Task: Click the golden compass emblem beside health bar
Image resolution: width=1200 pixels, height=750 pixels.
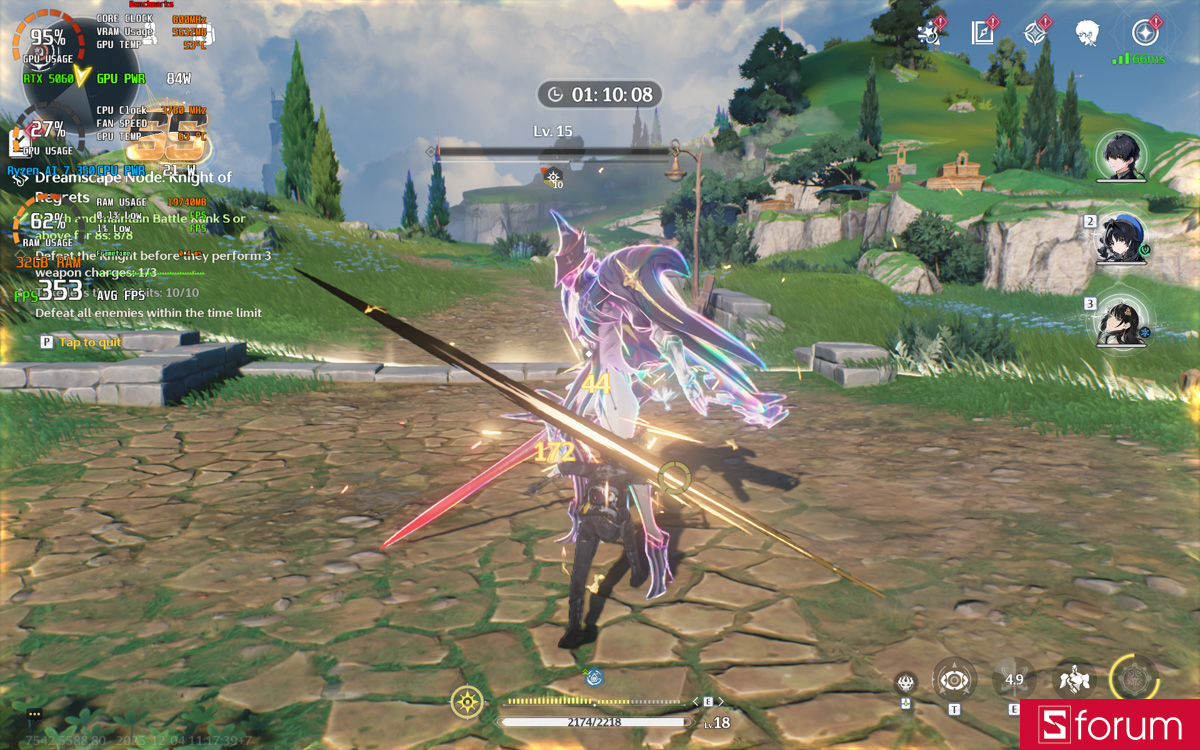Action: (x=468, y=702)
